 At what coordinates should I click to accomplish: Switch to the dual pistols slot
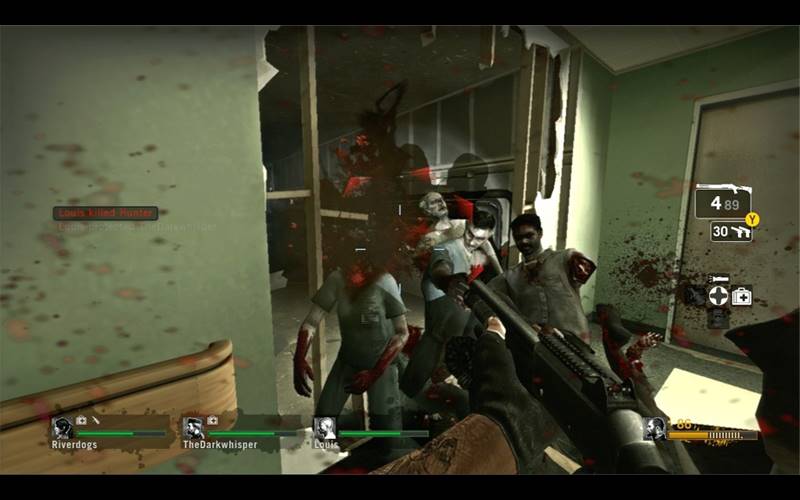pyautogui.click(x=731, y=231)
